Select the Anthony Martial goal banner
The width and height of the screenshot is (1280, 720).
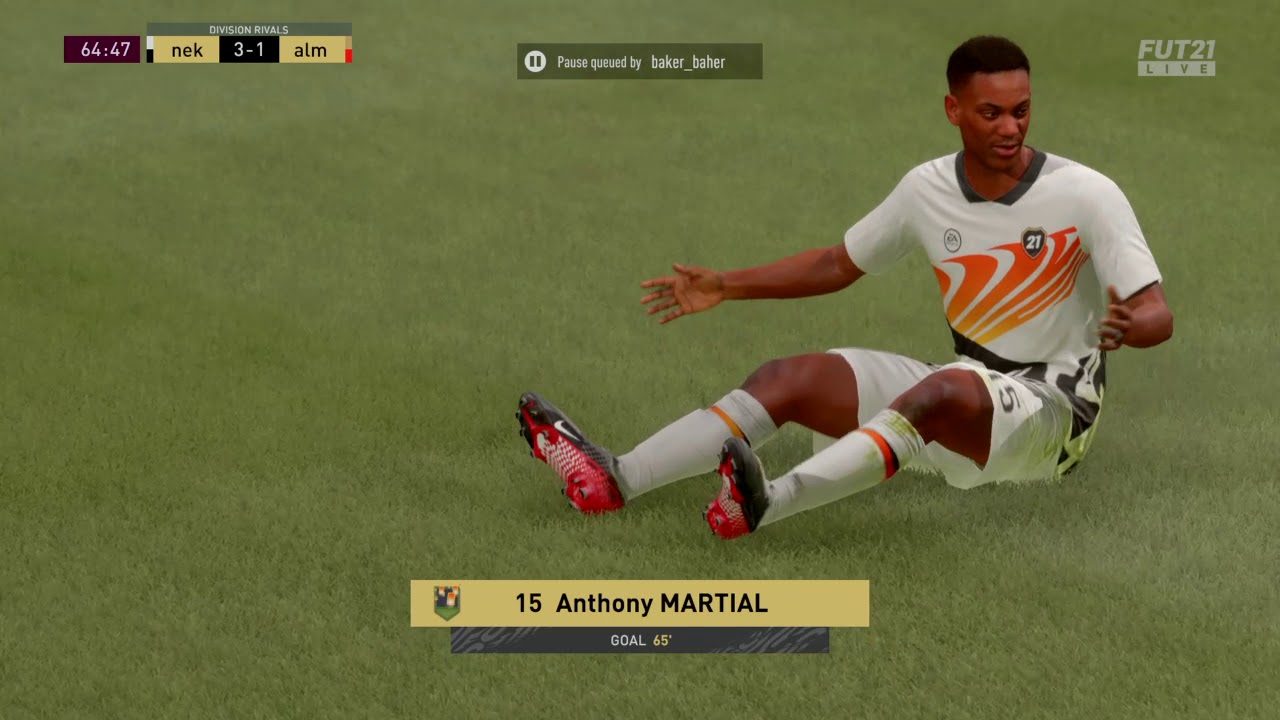[x=641, y=604]
